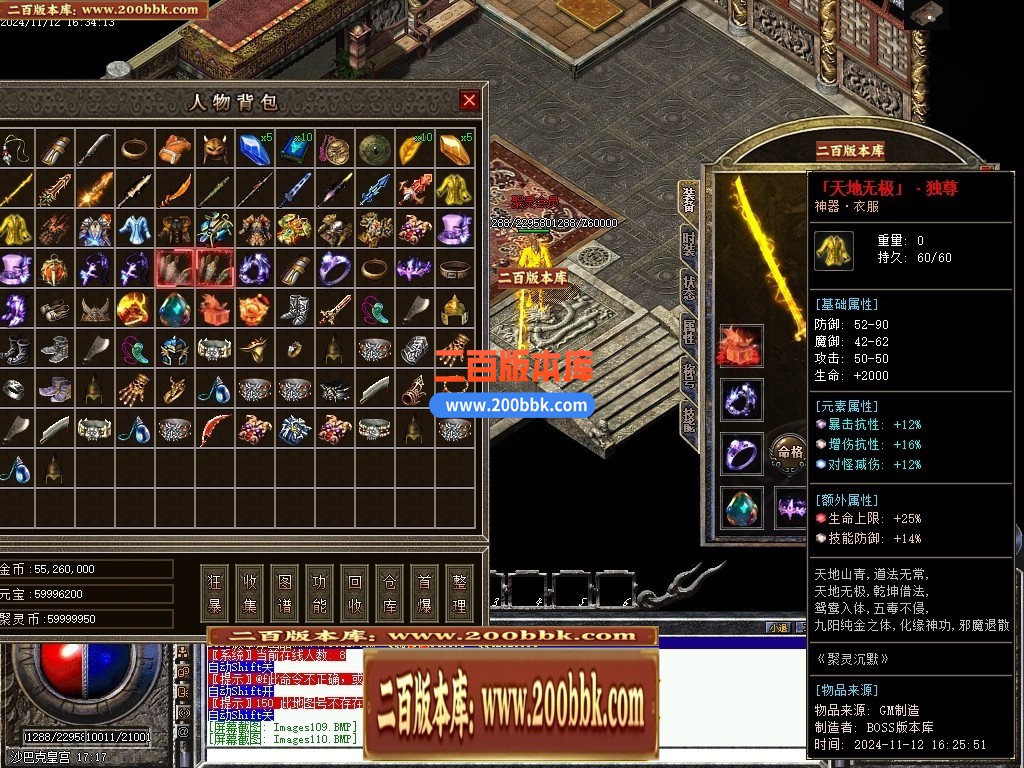1024x768 pixels.
Task: Select the horned helmet in the bag
Action: [213, 149]
